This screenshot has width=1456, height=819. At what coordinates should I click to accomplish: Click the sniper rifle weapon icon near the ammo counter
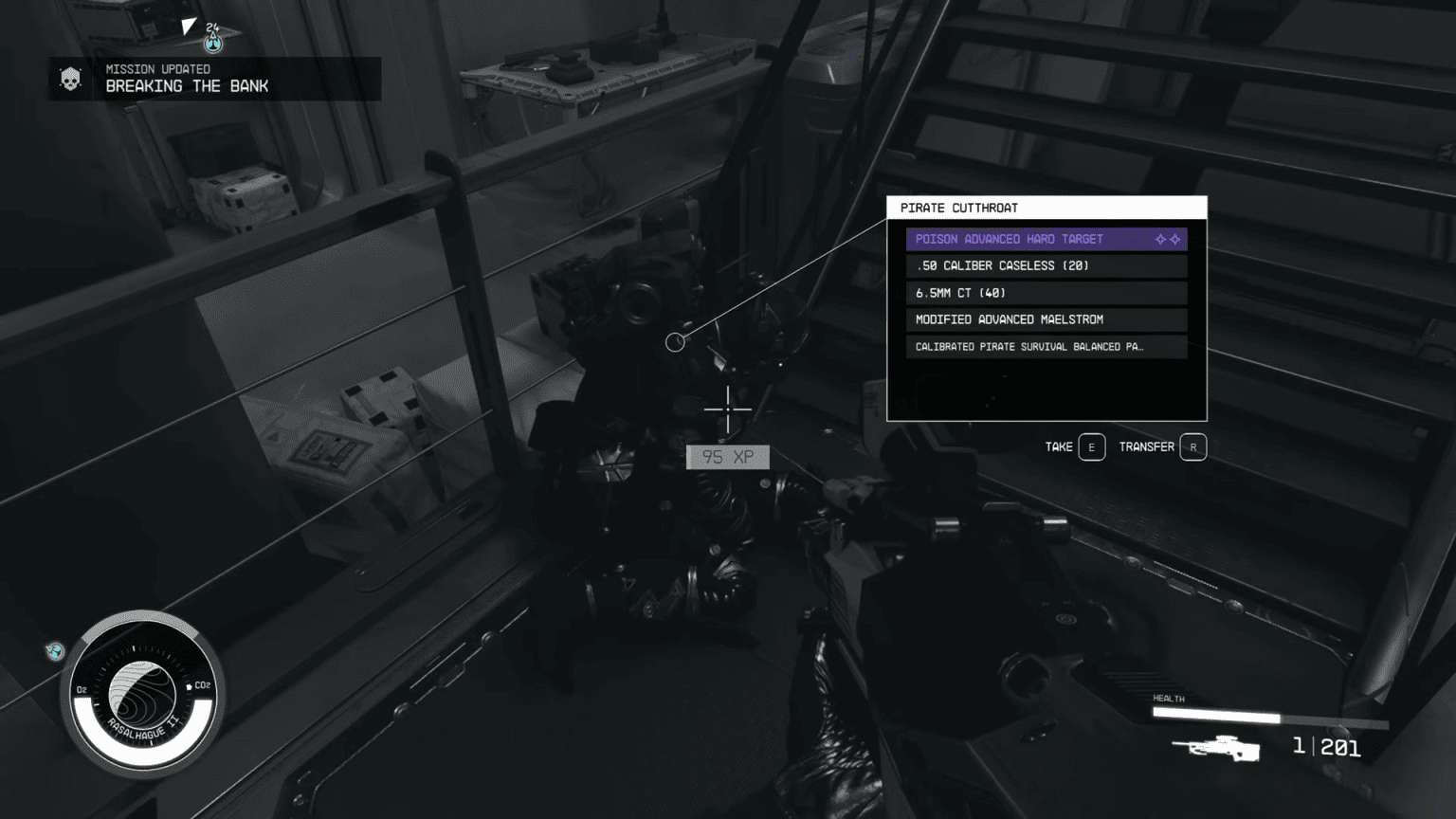click(1218, 751)
